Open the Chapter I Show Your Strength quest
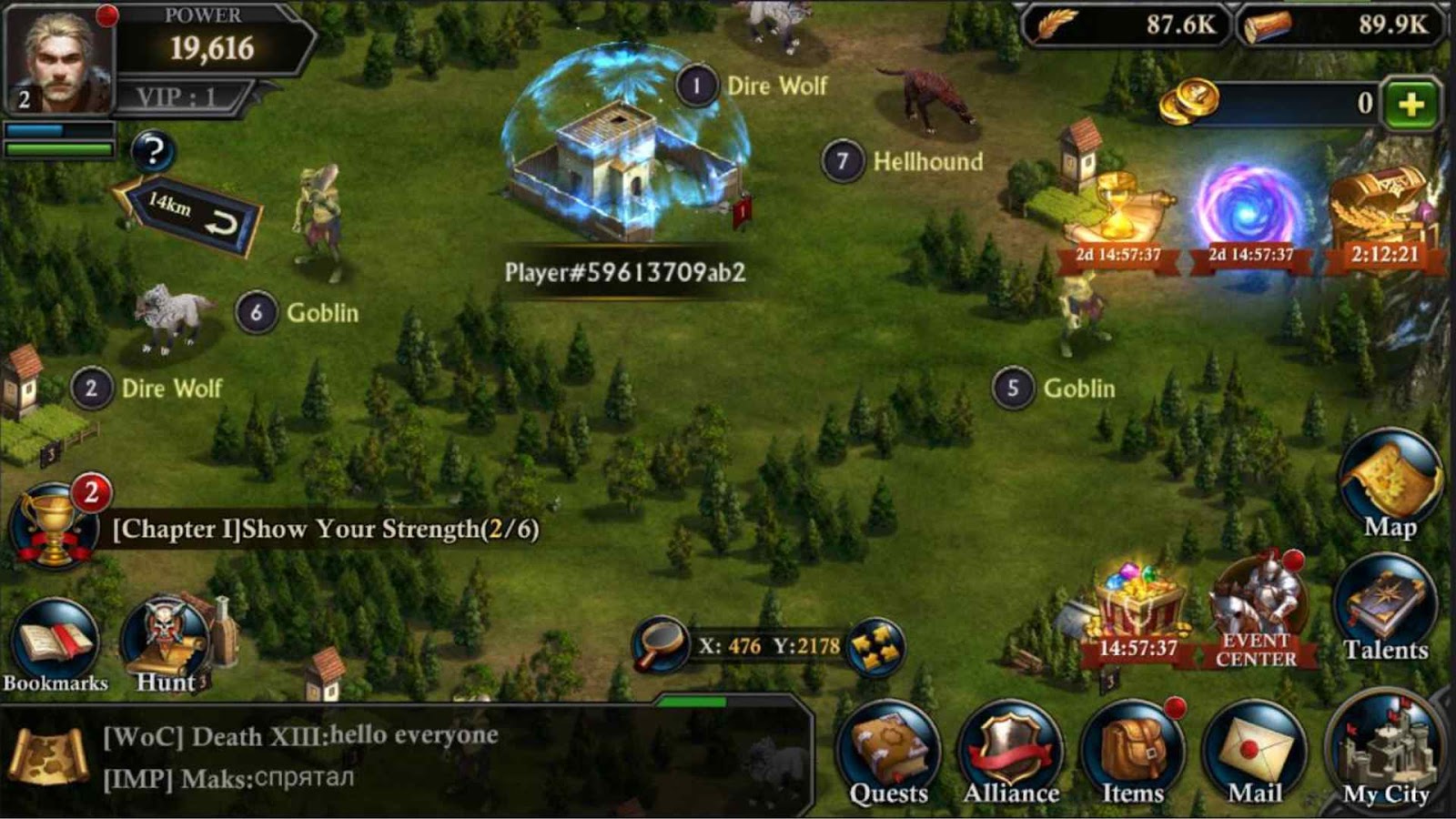 [x=325, y=530]
